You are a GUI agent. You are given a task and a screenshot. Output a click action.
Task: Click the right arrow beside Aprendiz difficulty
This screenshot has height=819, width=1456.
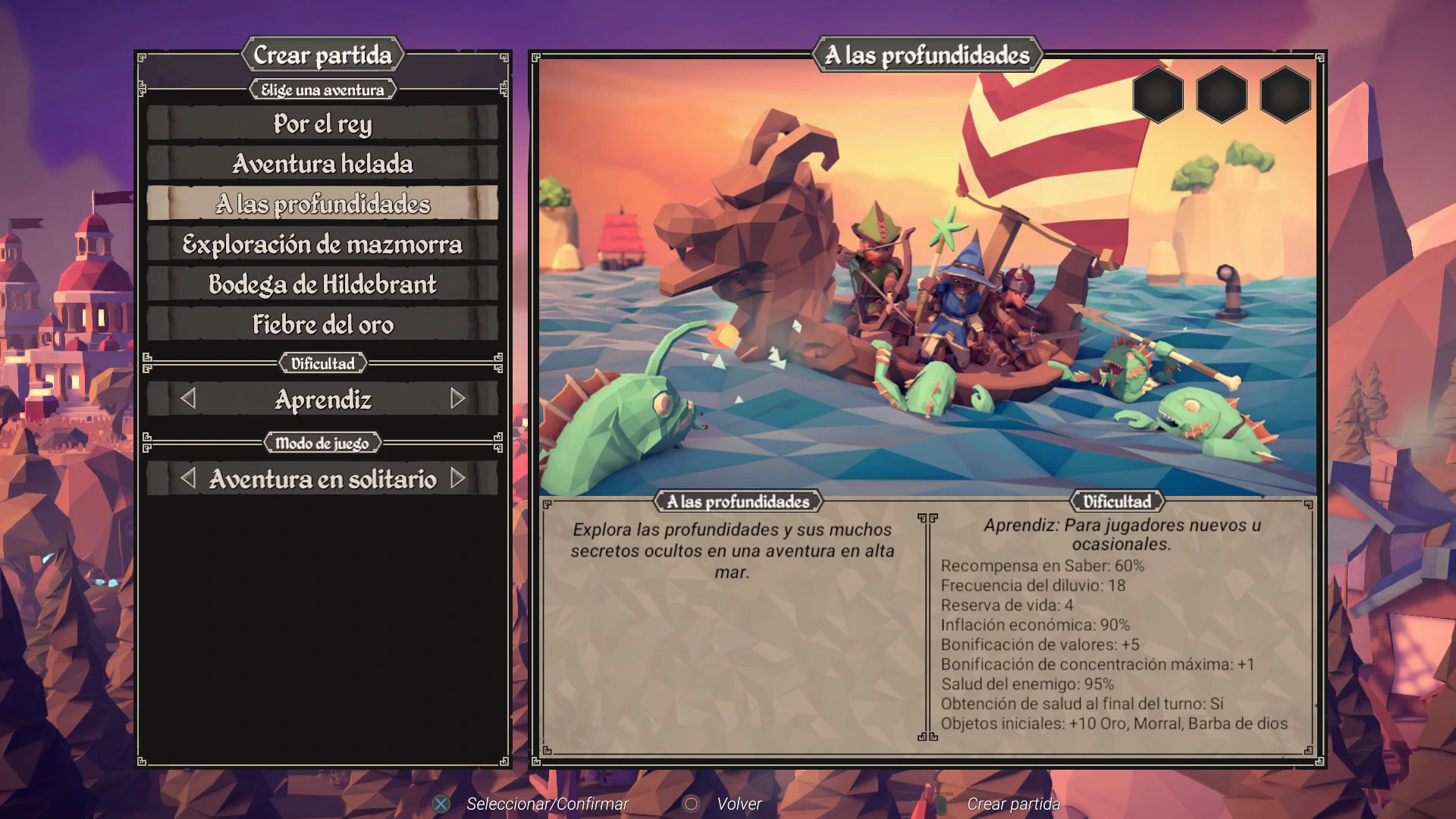[x=457, y=399]
